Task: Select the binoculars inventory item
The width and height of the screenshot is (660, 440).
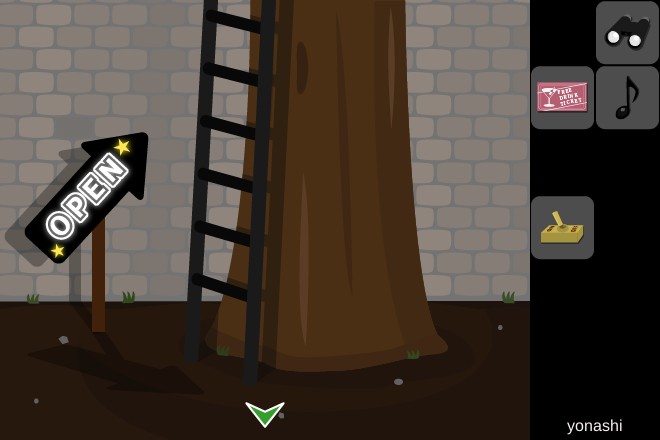Action: coord(627,32)
